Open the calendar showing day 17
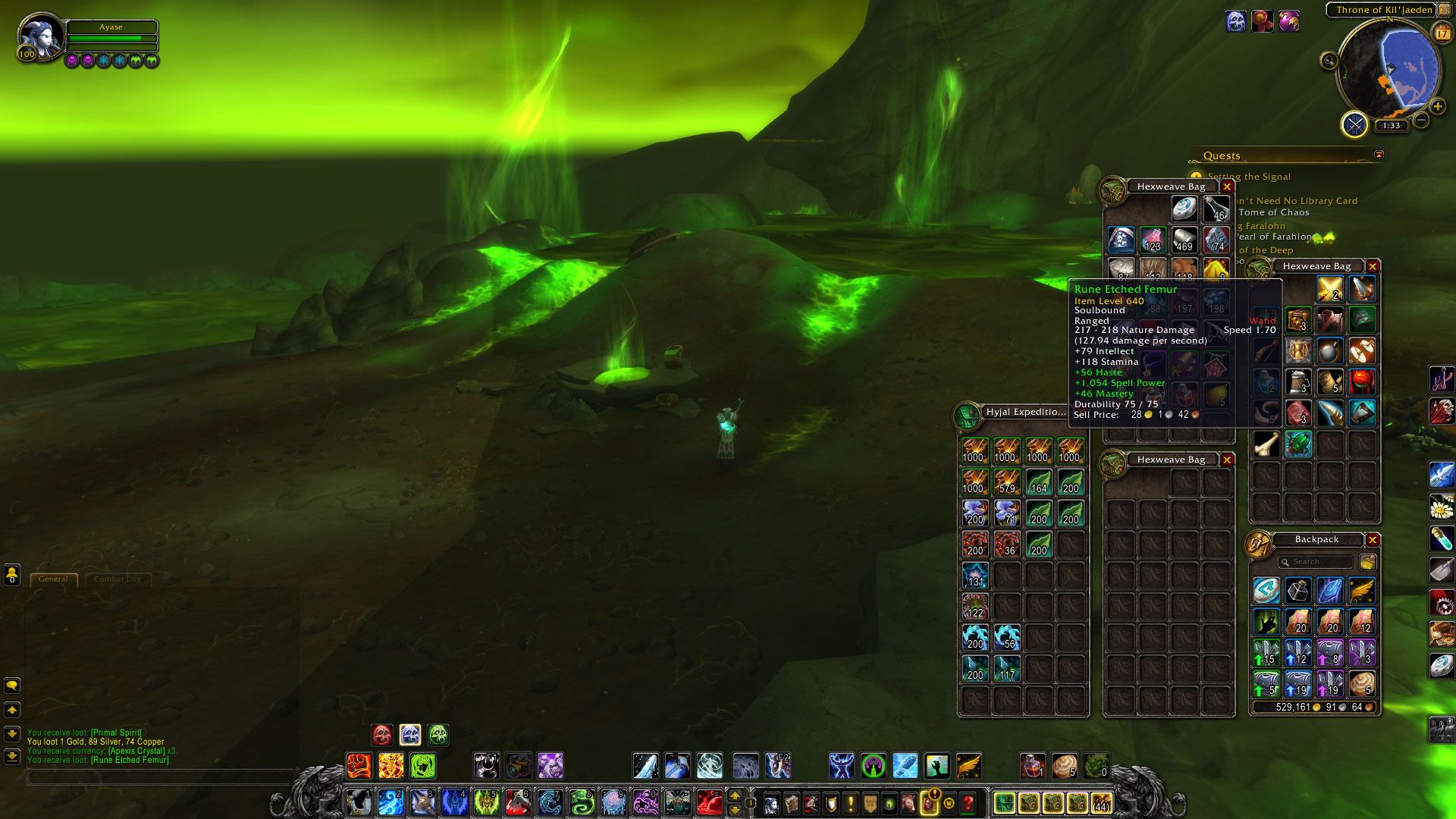 point(1441,33)
